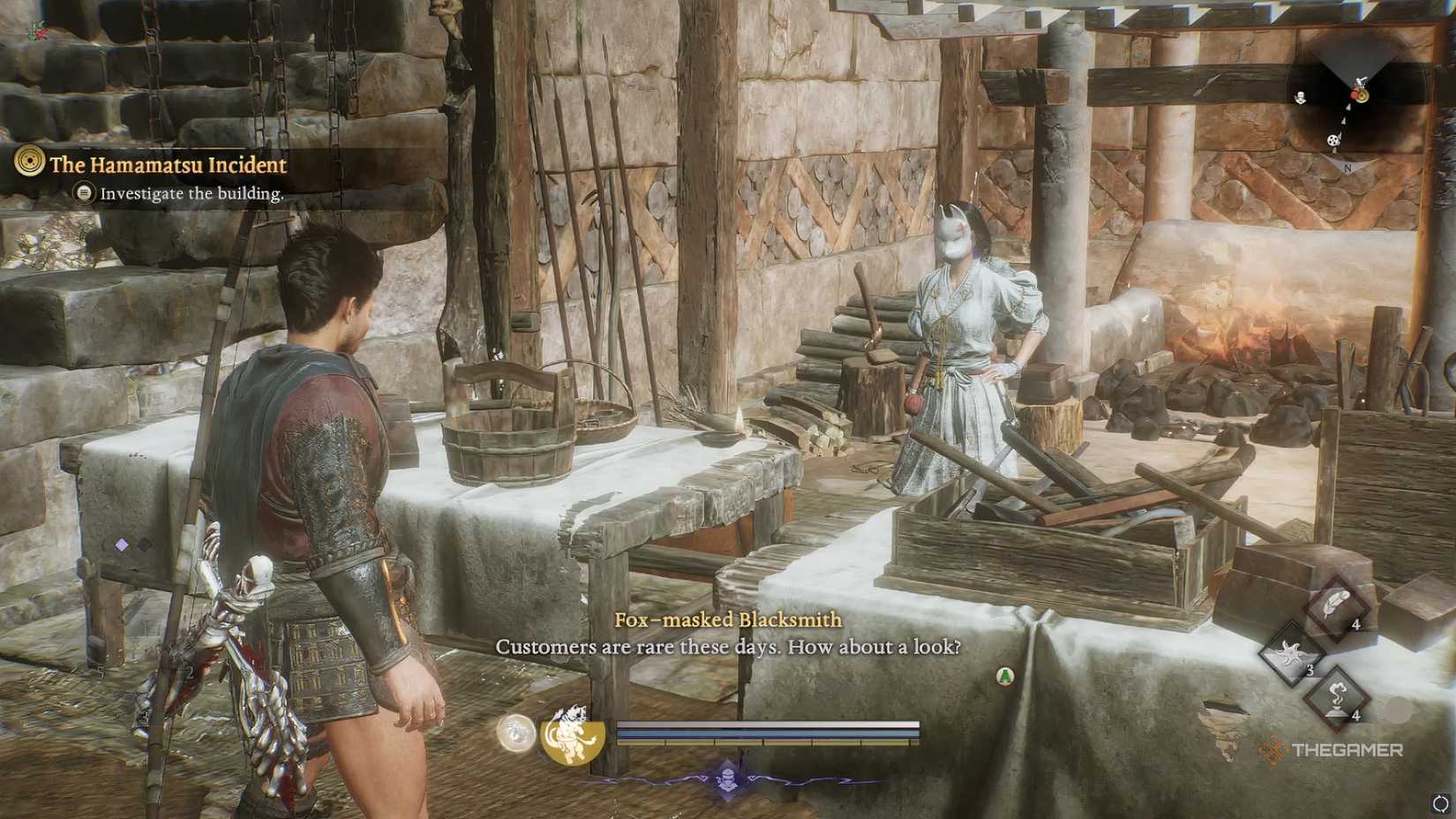Click the cartwheel marker on the minimap
This screenshot has width=1456, height=819.
click(1333, 141)
